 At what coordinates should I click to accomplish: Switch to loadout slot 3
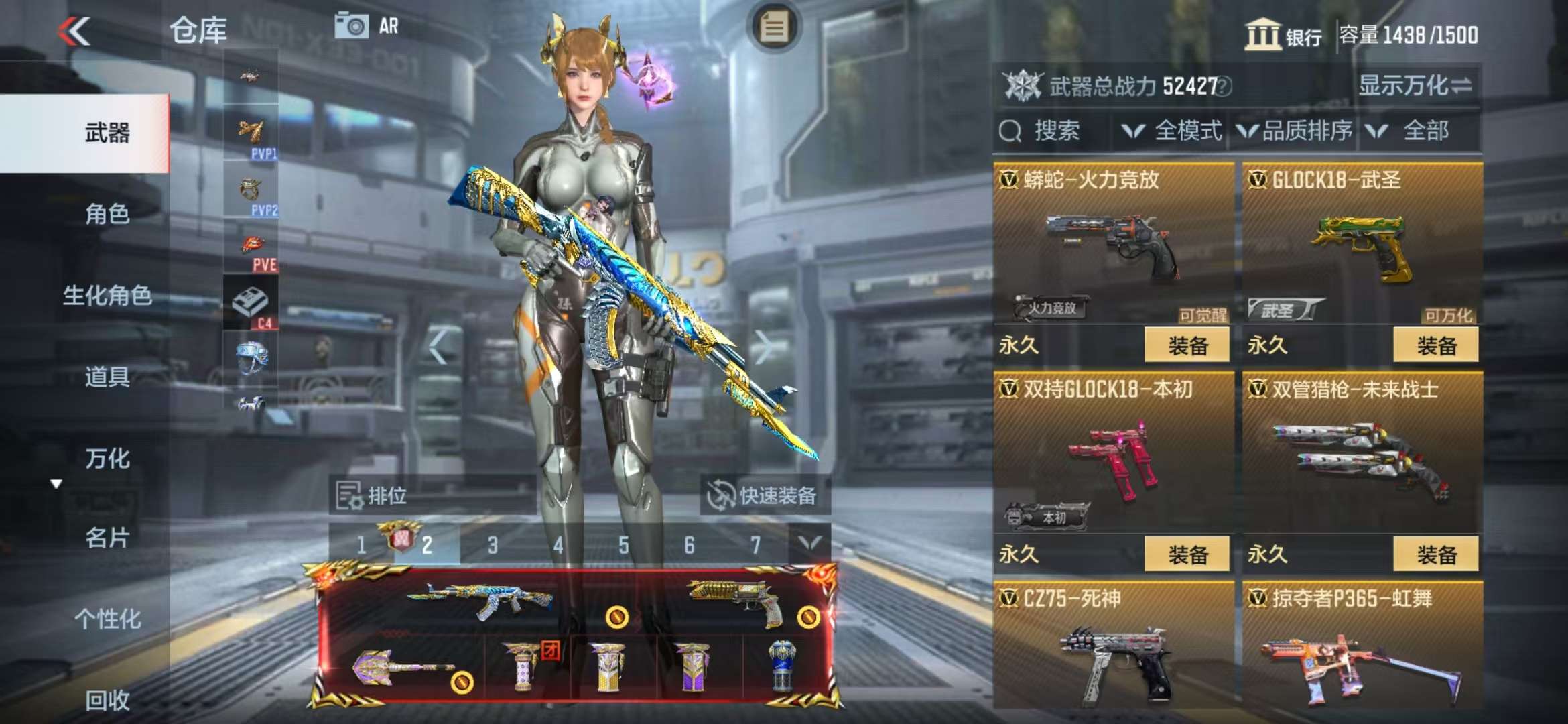tap(493, 546)
